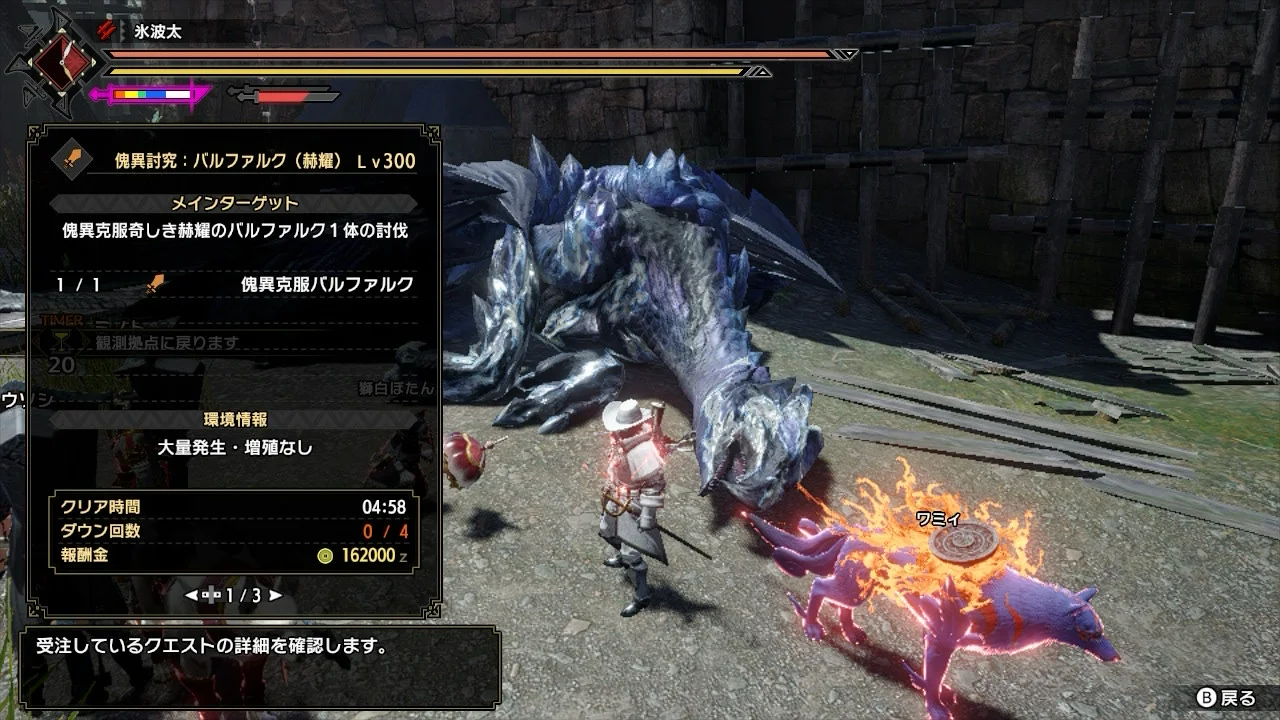Screen dimensions: 1280x720
Task: Go to the next quest detail page
Action: point(276,595)
